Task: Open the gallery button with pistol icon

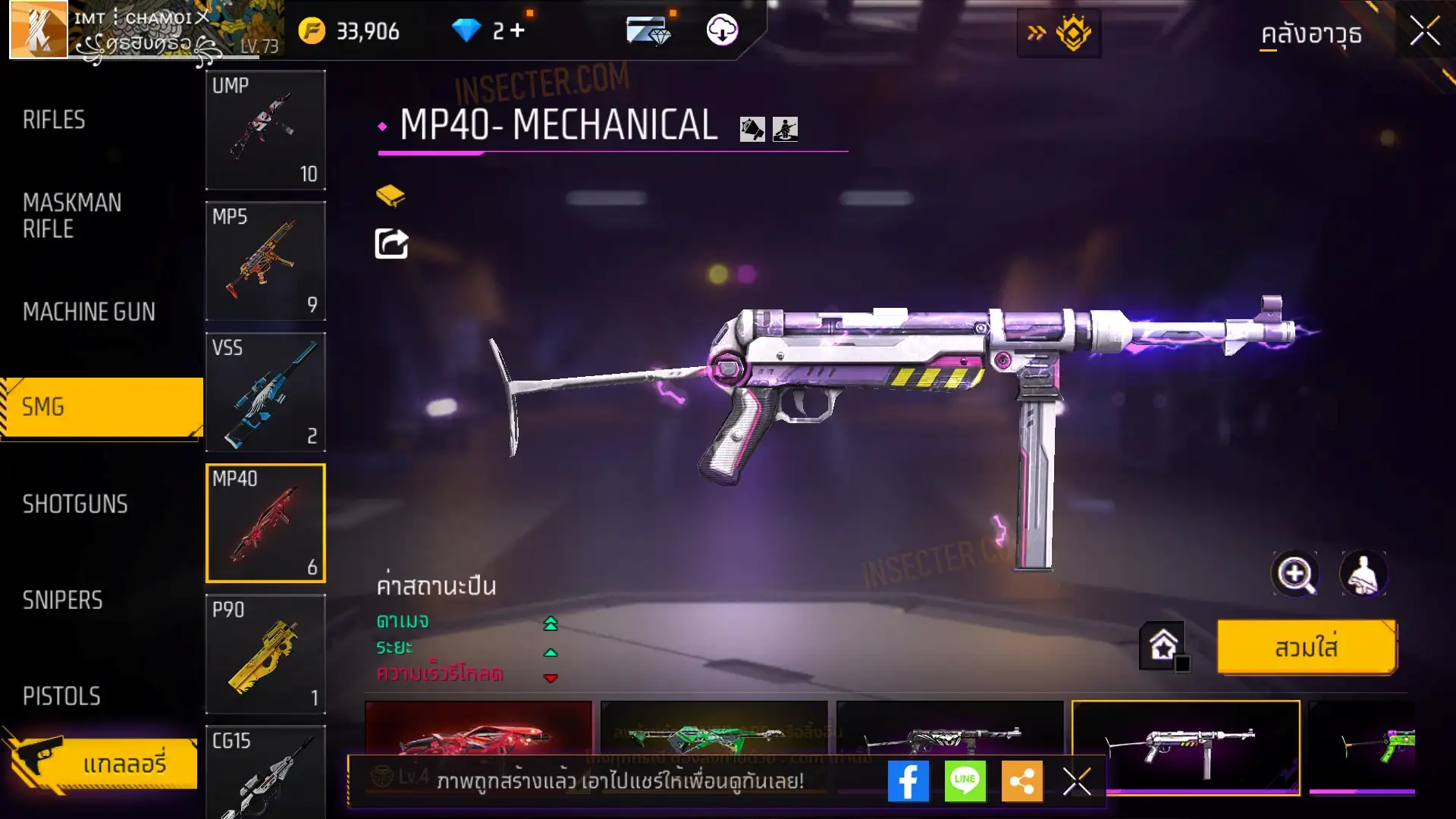Action: point(102,763)
